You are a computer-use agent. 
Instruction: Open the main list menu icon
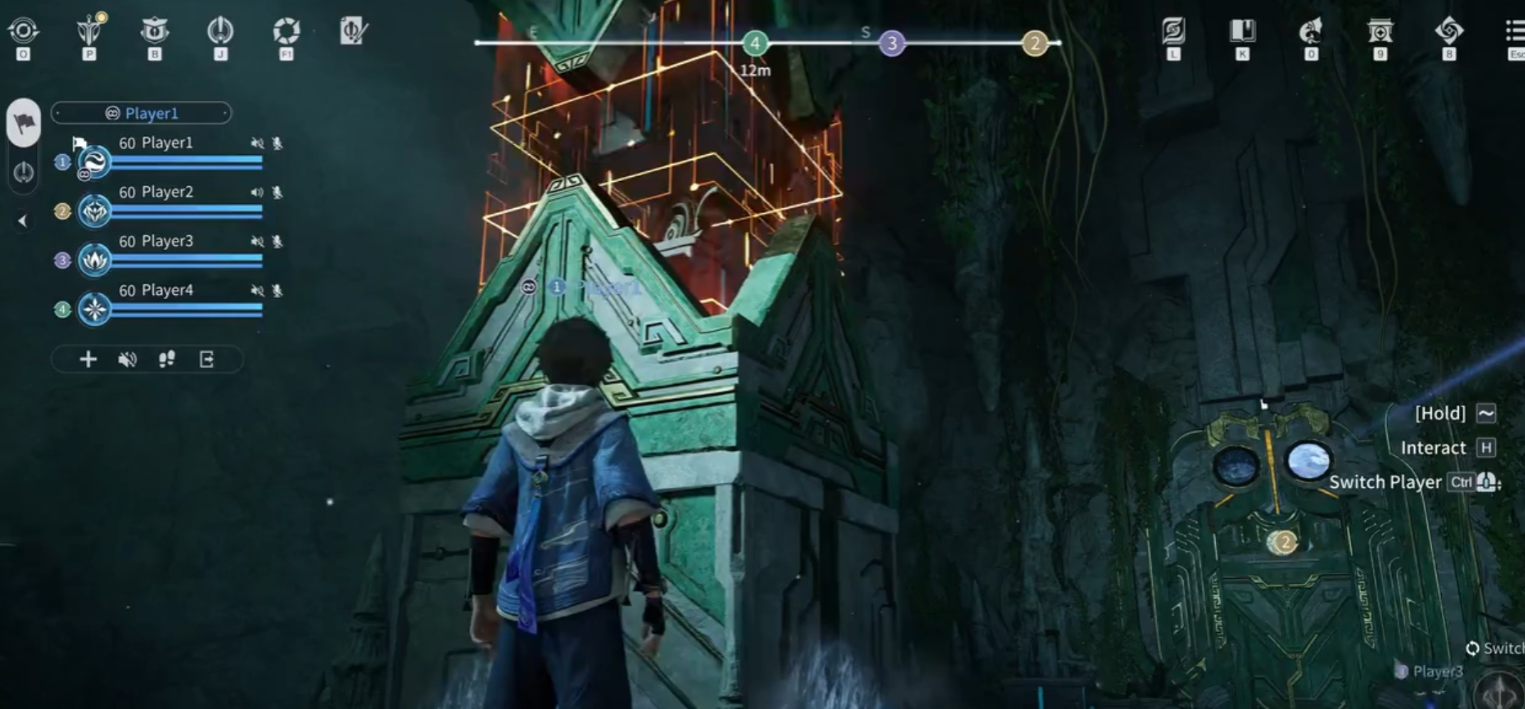click(1515, 31)
